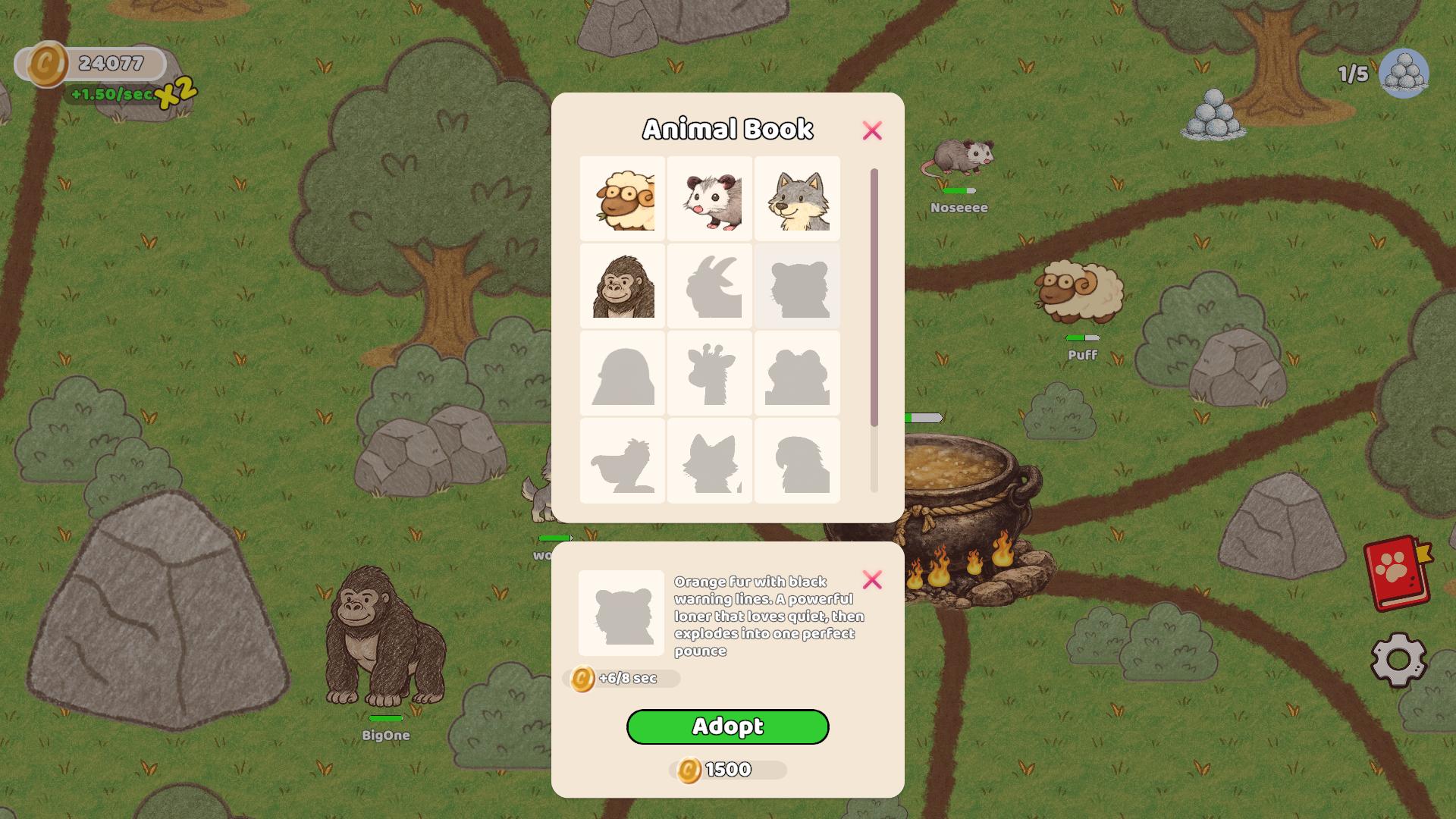Open the goat silhouette entry
This screenshot has height=819, width=1456.
pos(710,287)
